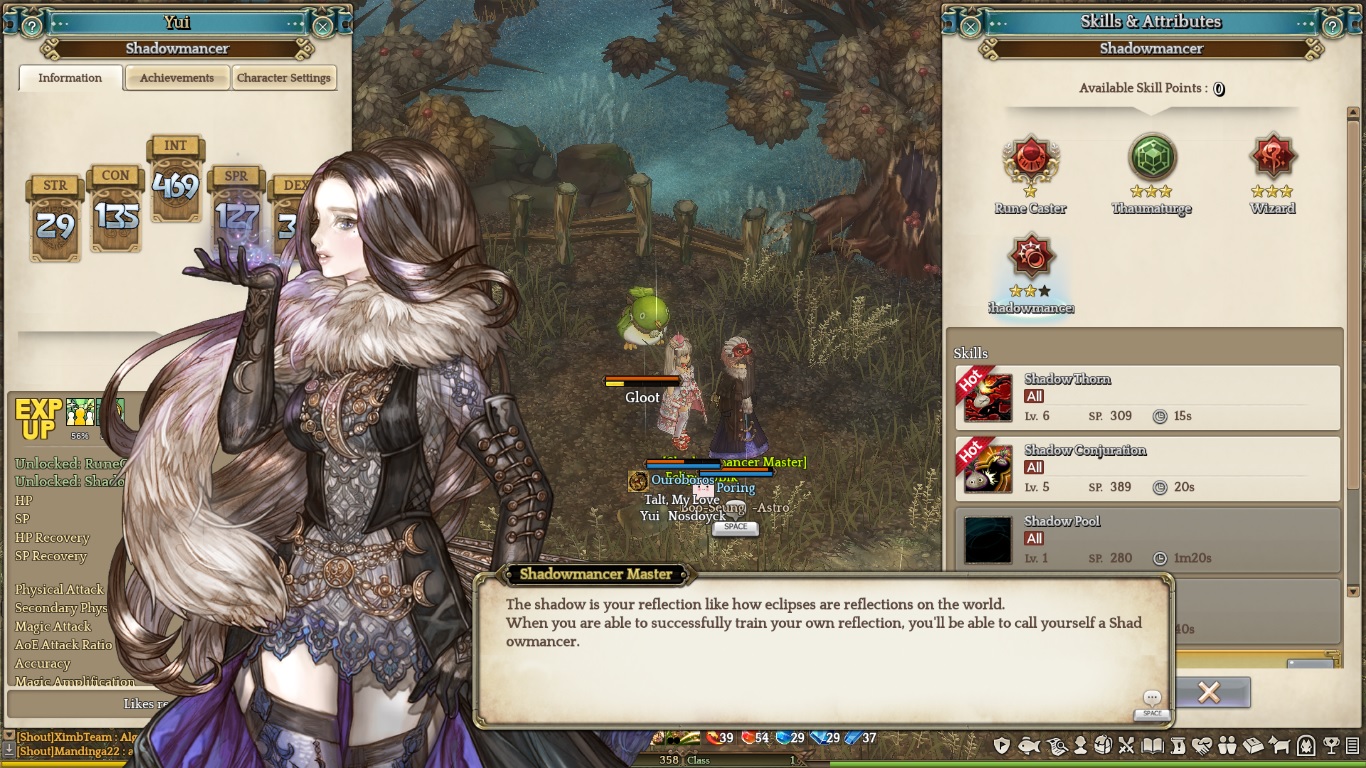
Task: Open the Character Settings tab
Action: point(284,78)
